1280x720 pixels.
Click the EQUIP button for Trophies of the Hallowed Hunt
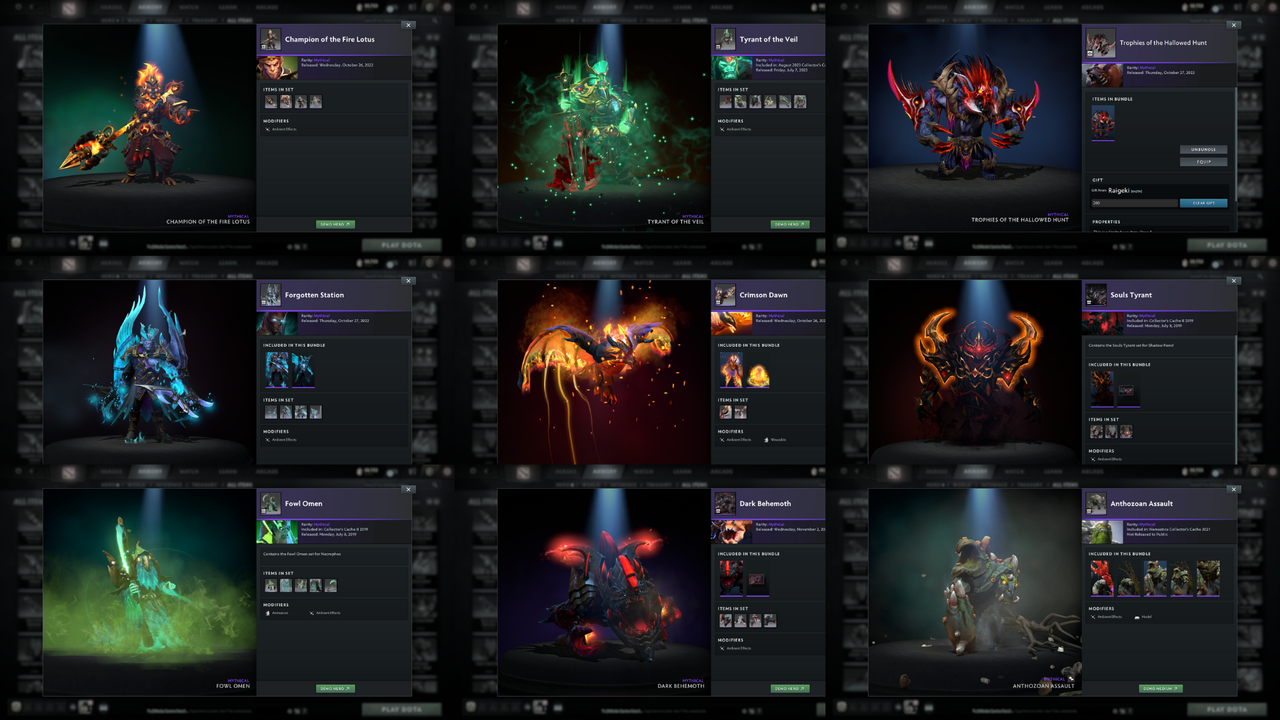(x=1204, y=161)
